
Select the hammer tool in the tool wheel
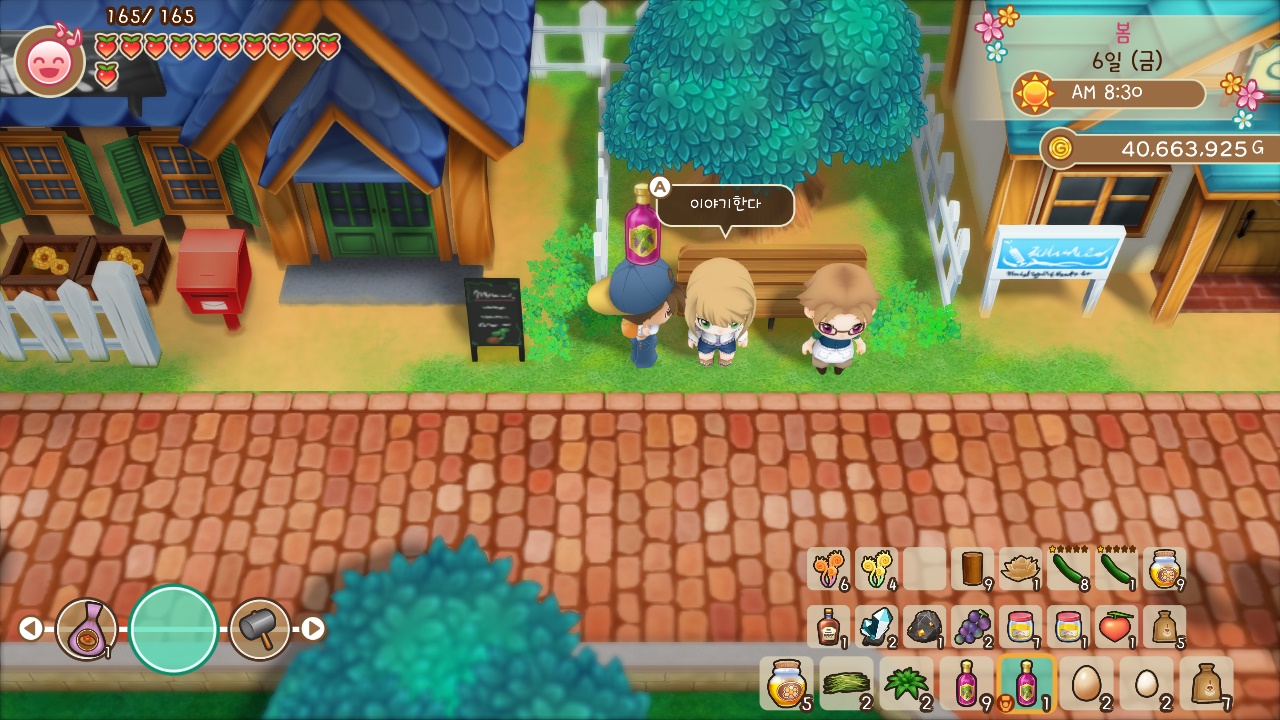260,629
